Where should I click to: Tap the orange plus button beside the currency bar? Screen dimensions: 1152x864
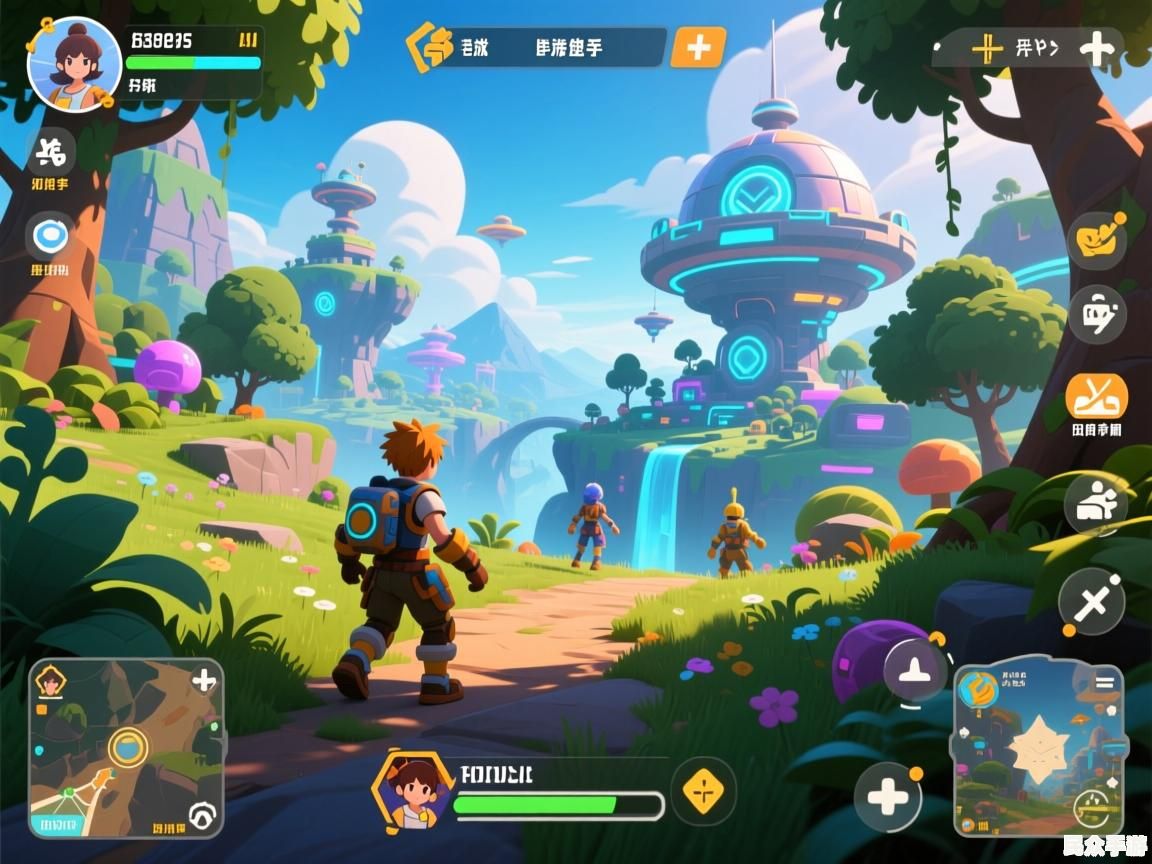[697, 47]
